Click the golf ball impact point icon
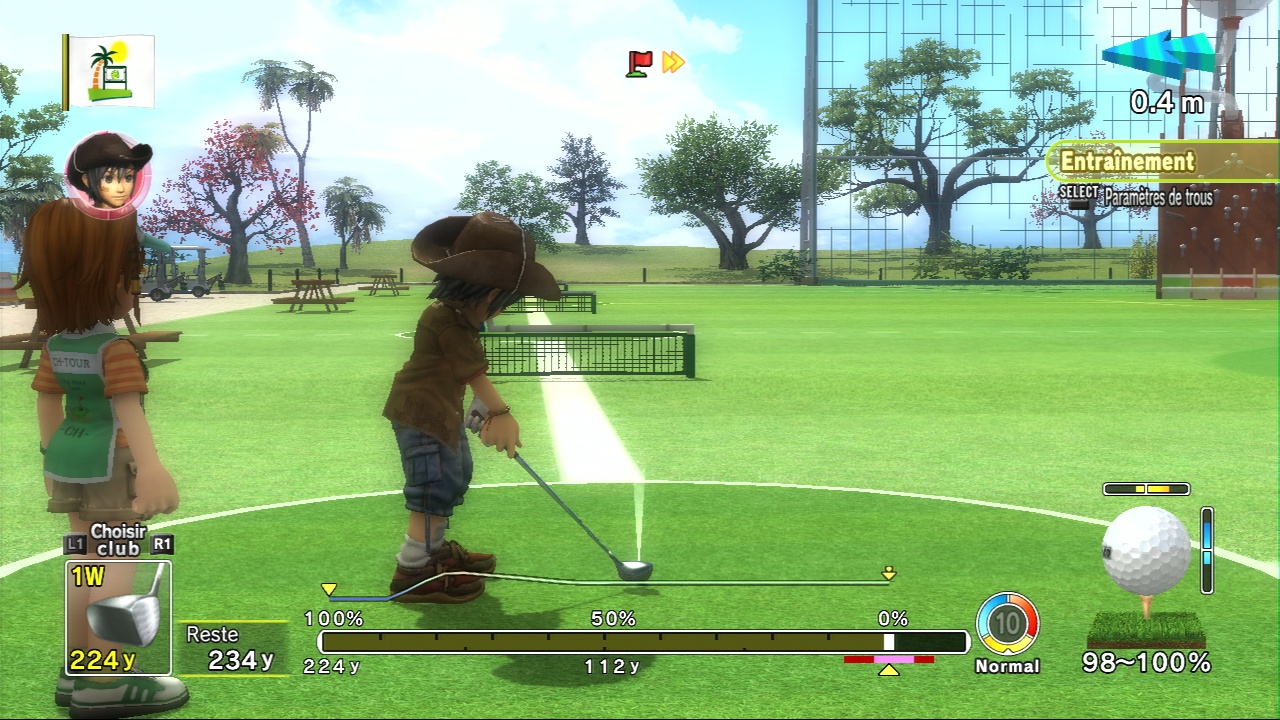Viewport: 1280px width, 720px height. pyautogui.click(x=1146, y=550)
